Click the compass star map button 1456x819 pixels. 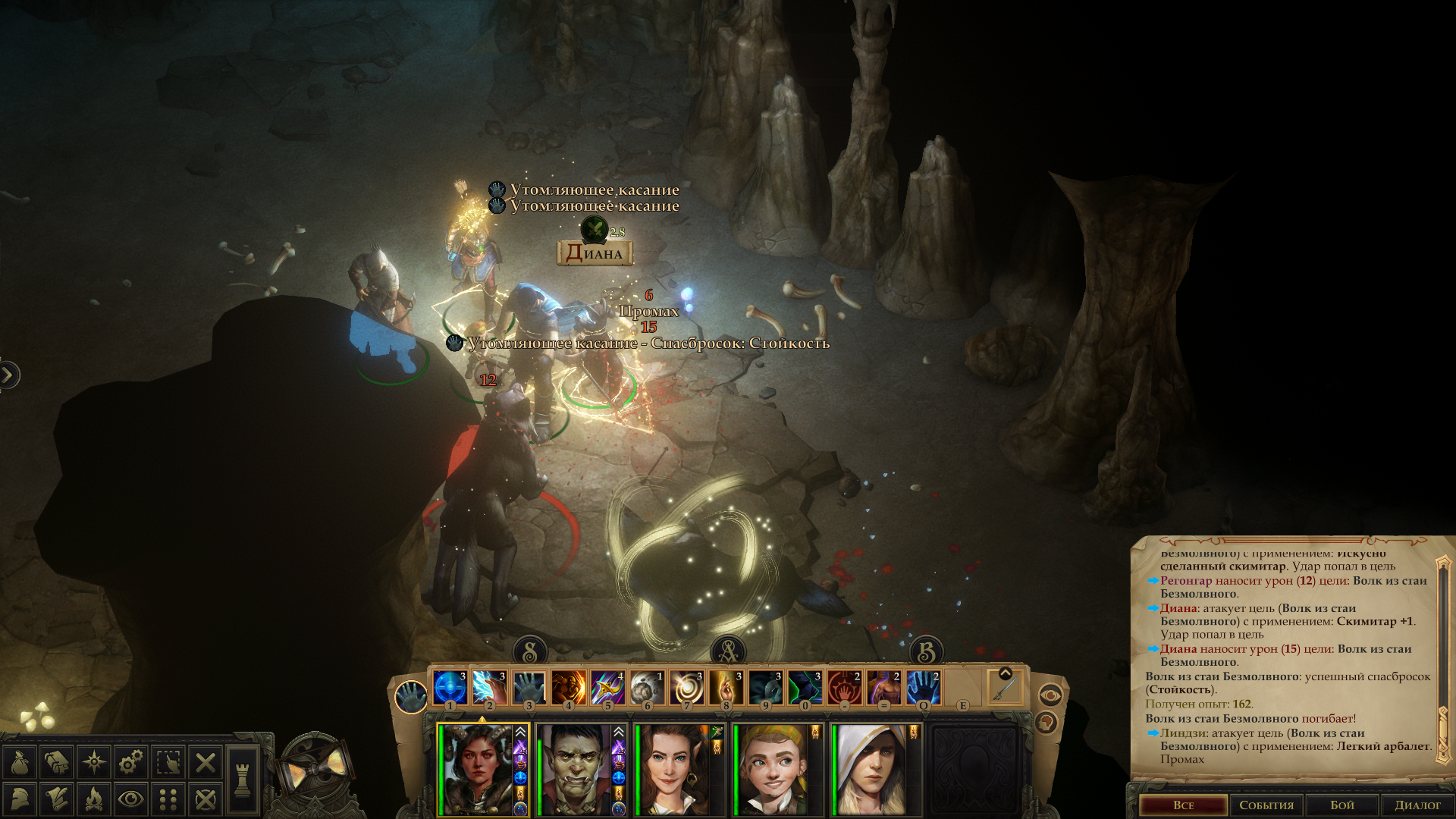click(x=94, y=761)
